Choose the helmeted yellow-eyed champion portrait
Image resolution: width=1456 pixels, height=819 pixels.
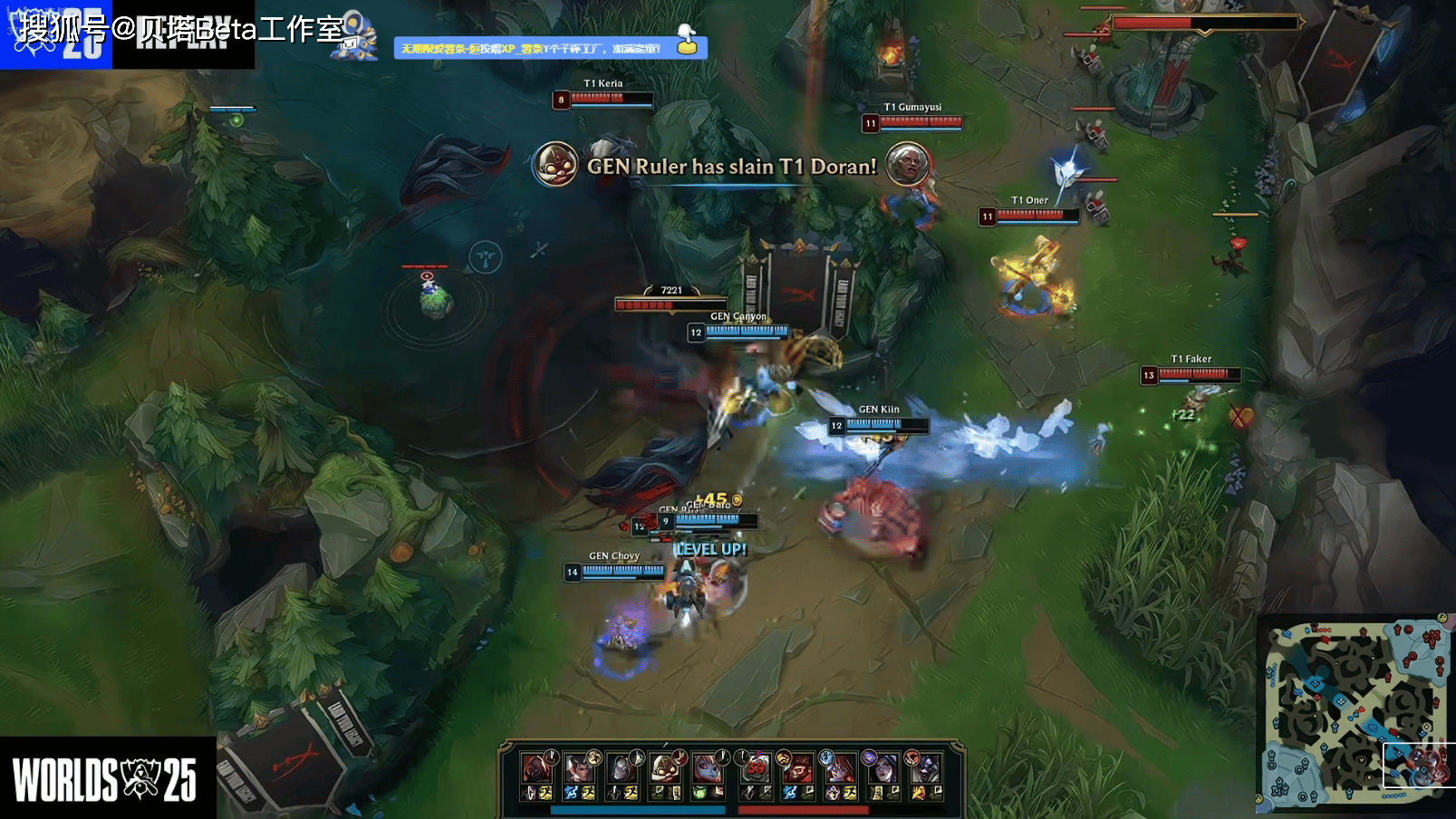pyautogui.click(x=664, y=768)
